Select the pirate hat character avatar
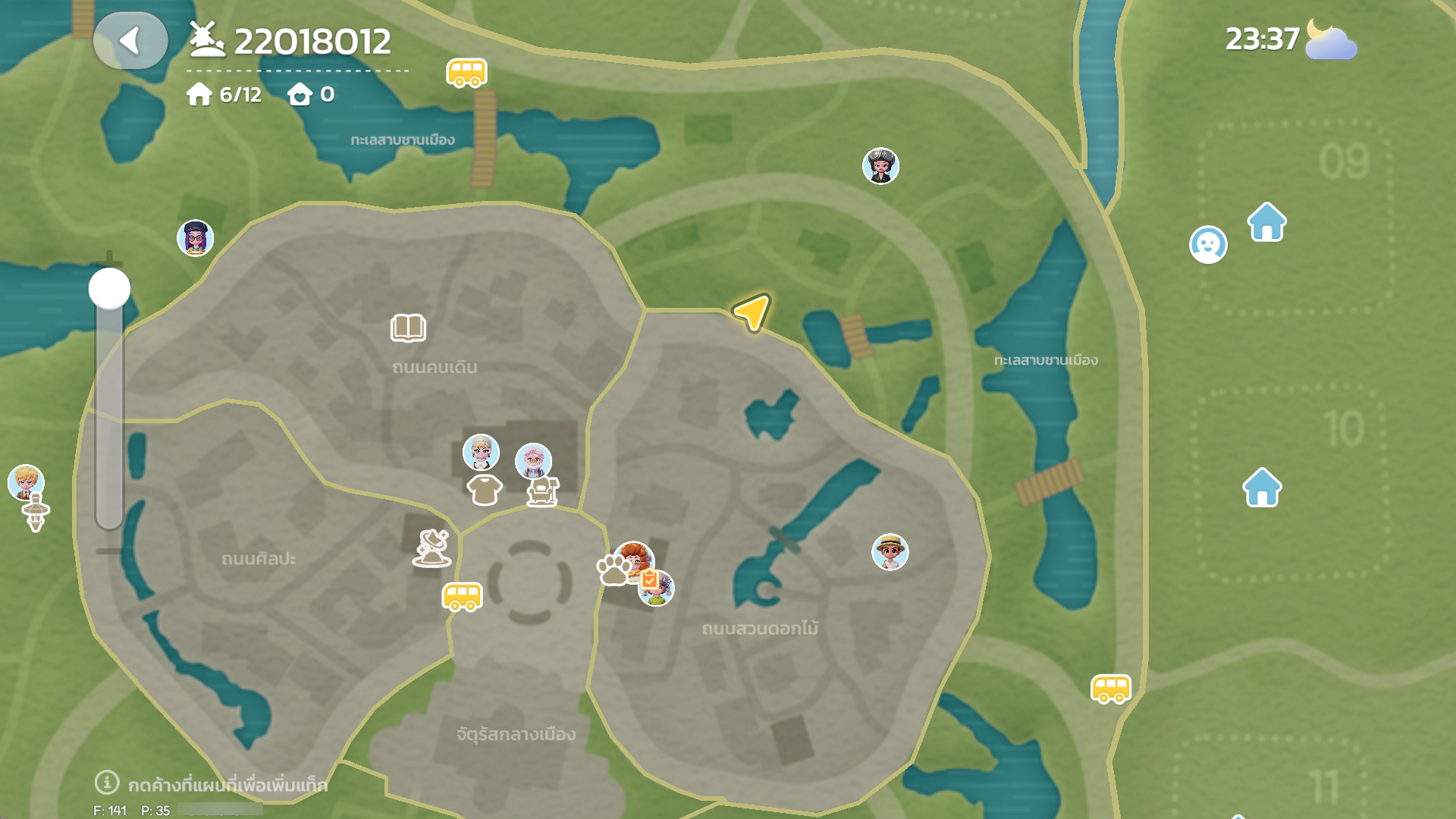Viewport: 1456px width, 819px height. 880,166
